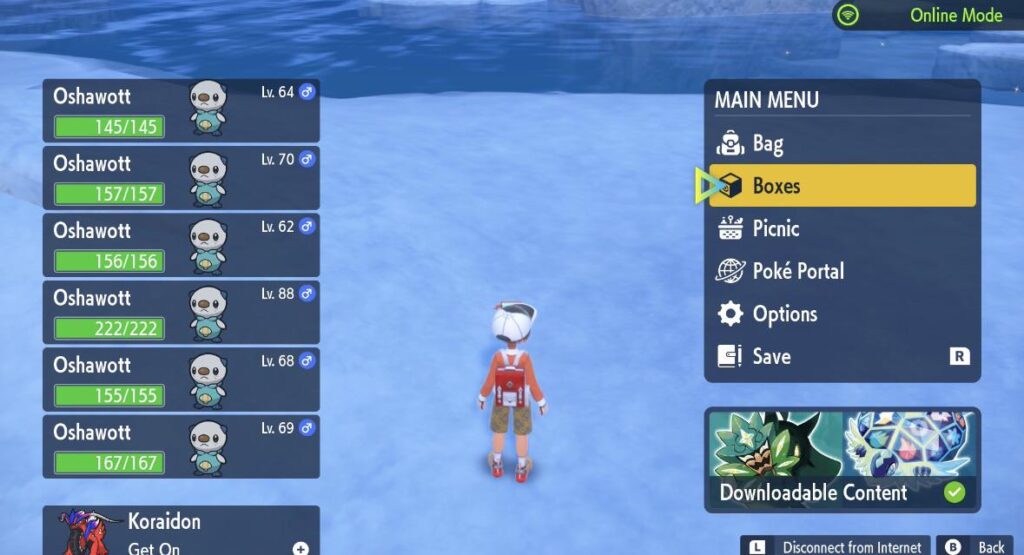Pick the level 88 Oshawott
This screenshot has width=1024, height=555.
pos(181,312)
